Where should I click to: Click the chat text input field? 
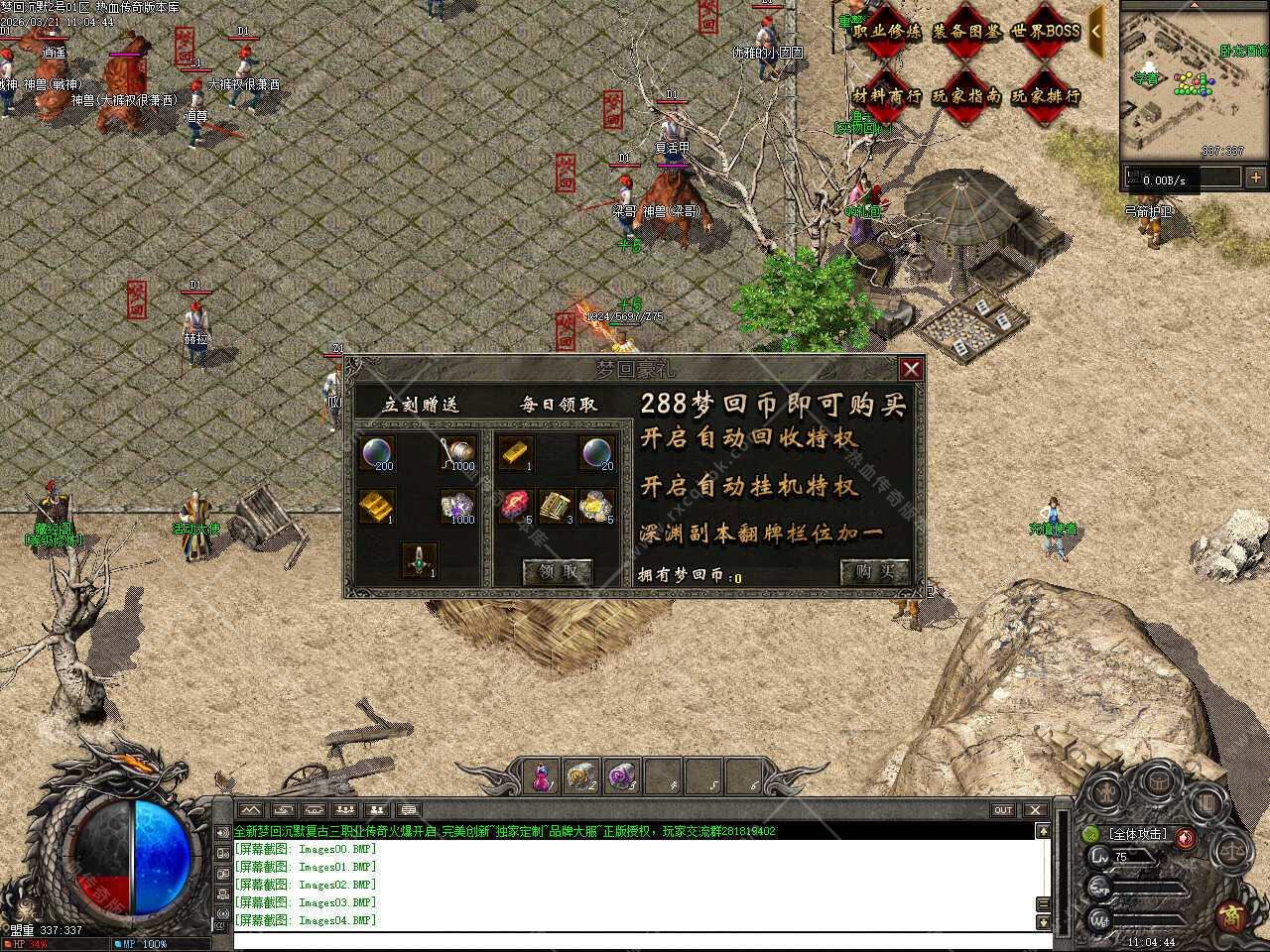click(635, 939)
